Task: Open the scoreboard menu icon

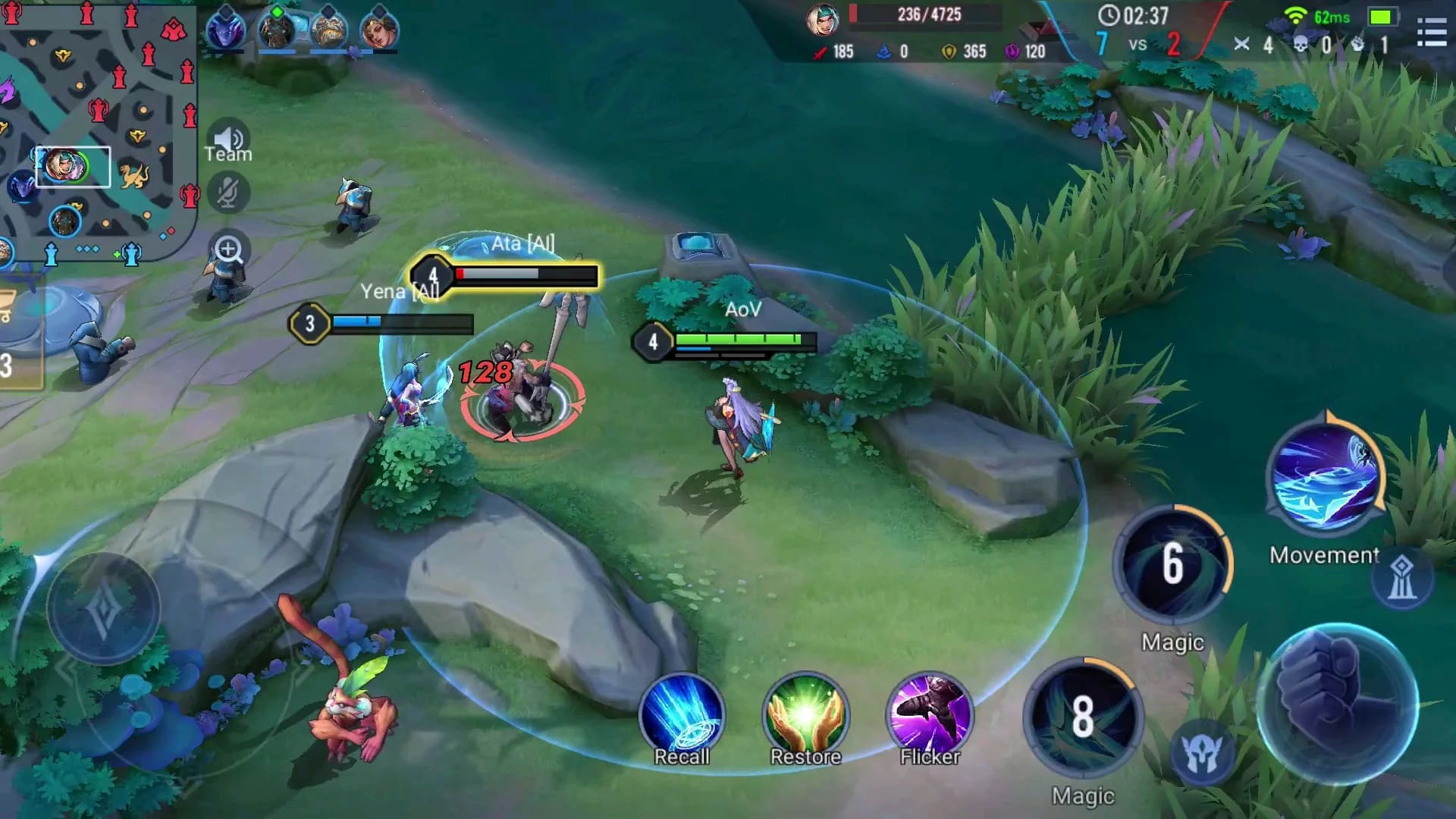Action: pyautogui.click(x=1431, y=33)
